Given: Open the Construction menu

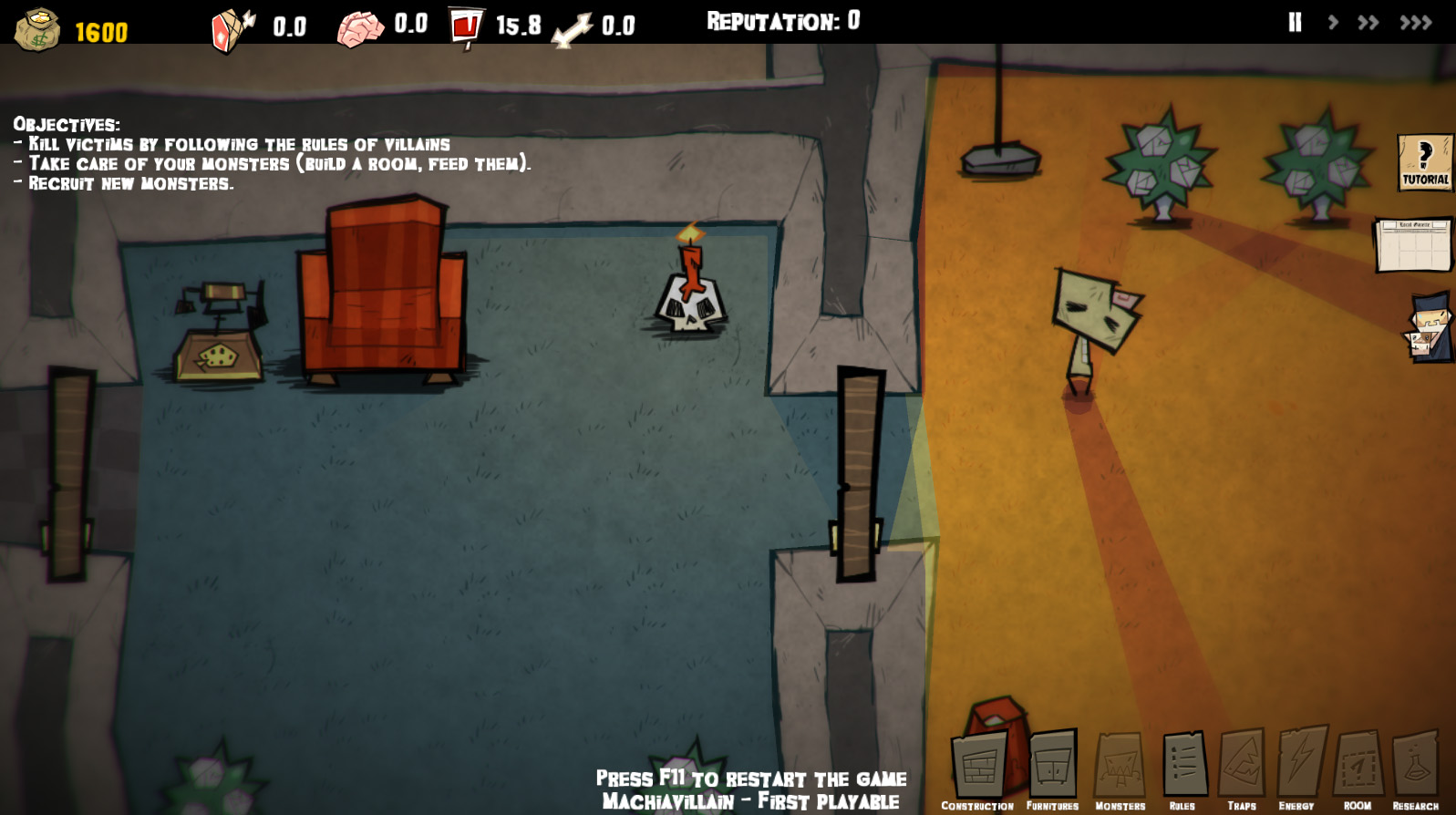Looking at the screenshot, I should 979,768.
